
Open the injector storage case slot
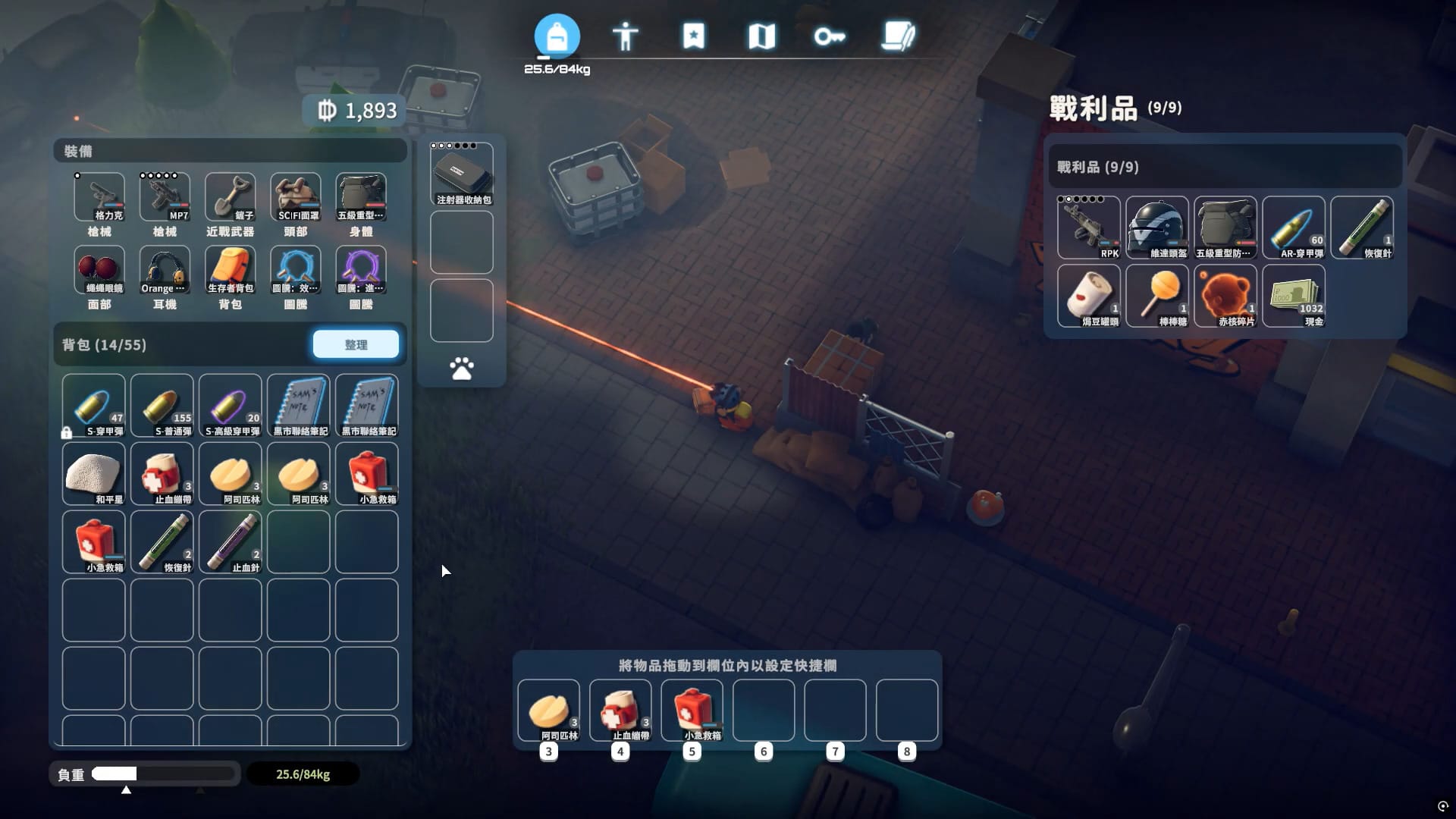pos(462,174)
